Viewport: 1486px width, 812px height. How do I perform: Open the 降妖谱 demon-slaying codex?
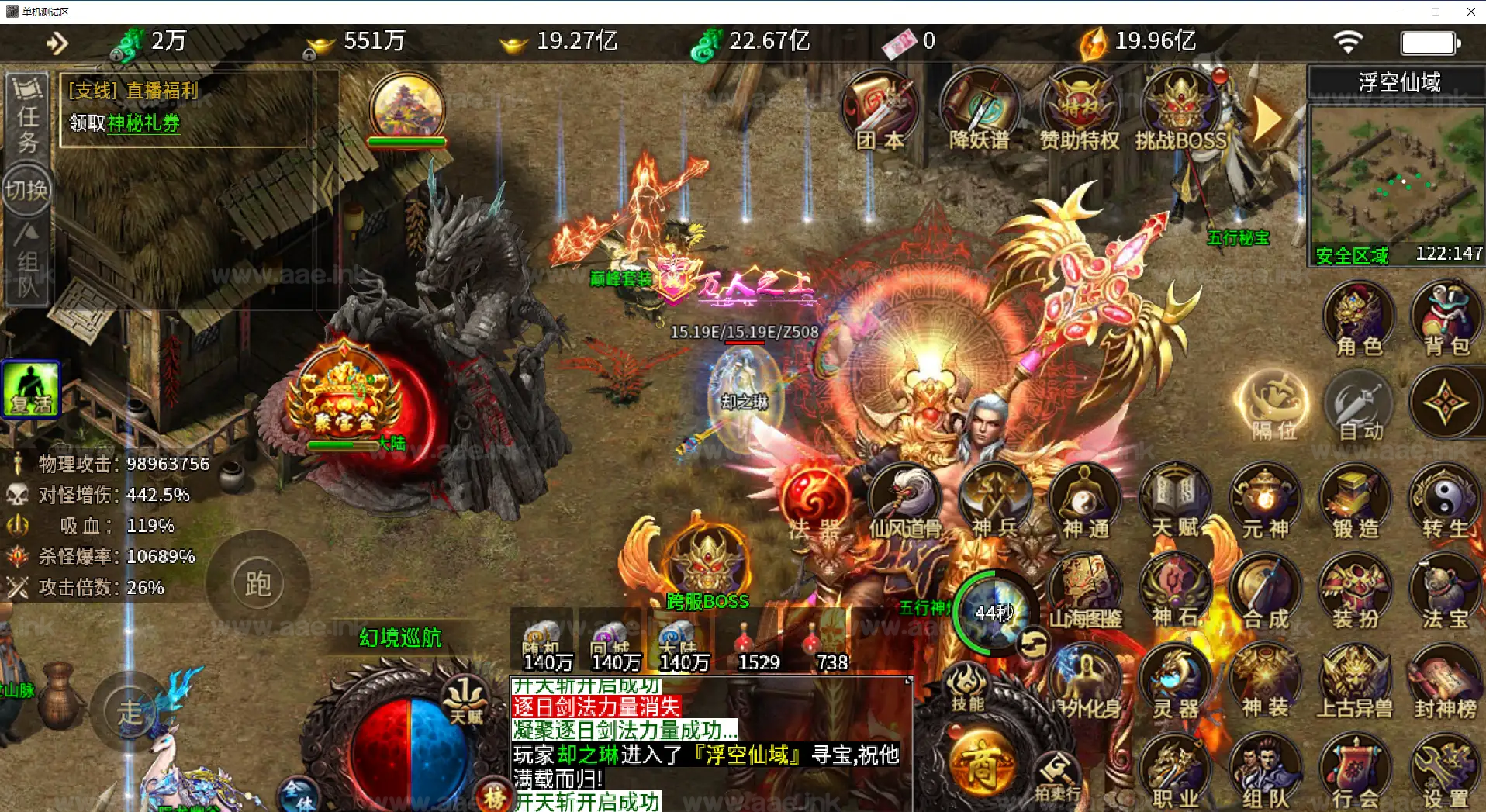click(x=980, y=109)
